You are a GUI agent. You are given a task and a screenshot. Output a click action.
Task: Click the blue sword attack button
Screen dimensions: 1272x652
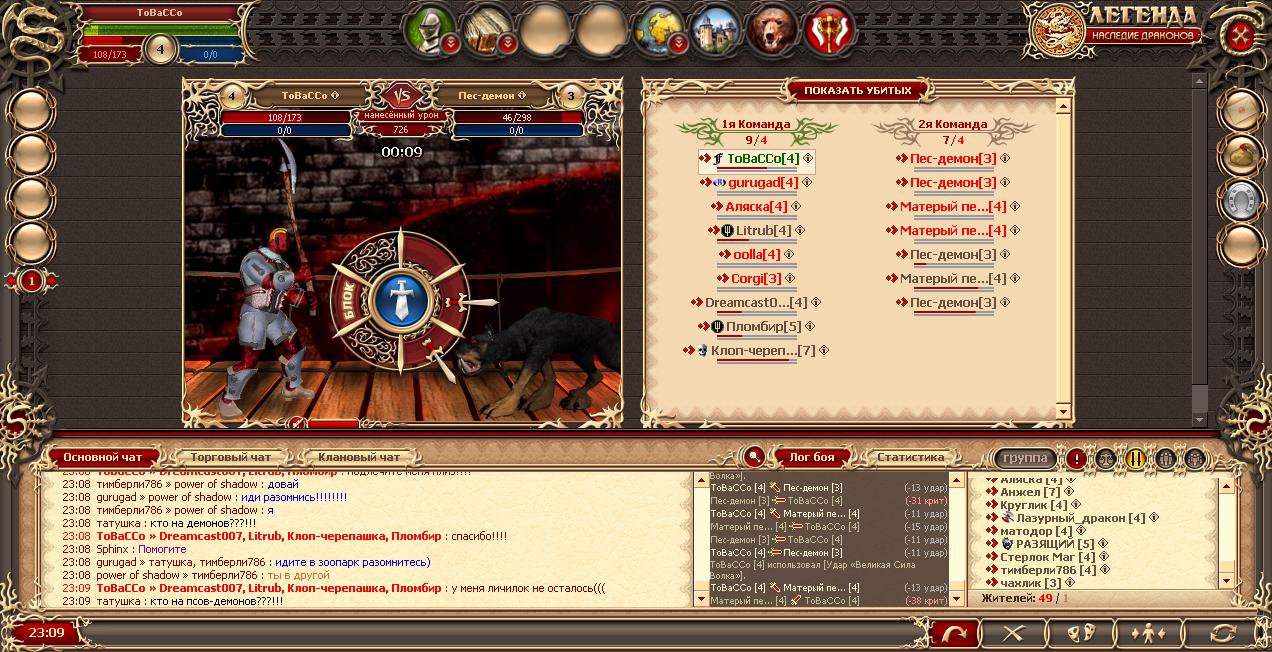coord(400,301)
